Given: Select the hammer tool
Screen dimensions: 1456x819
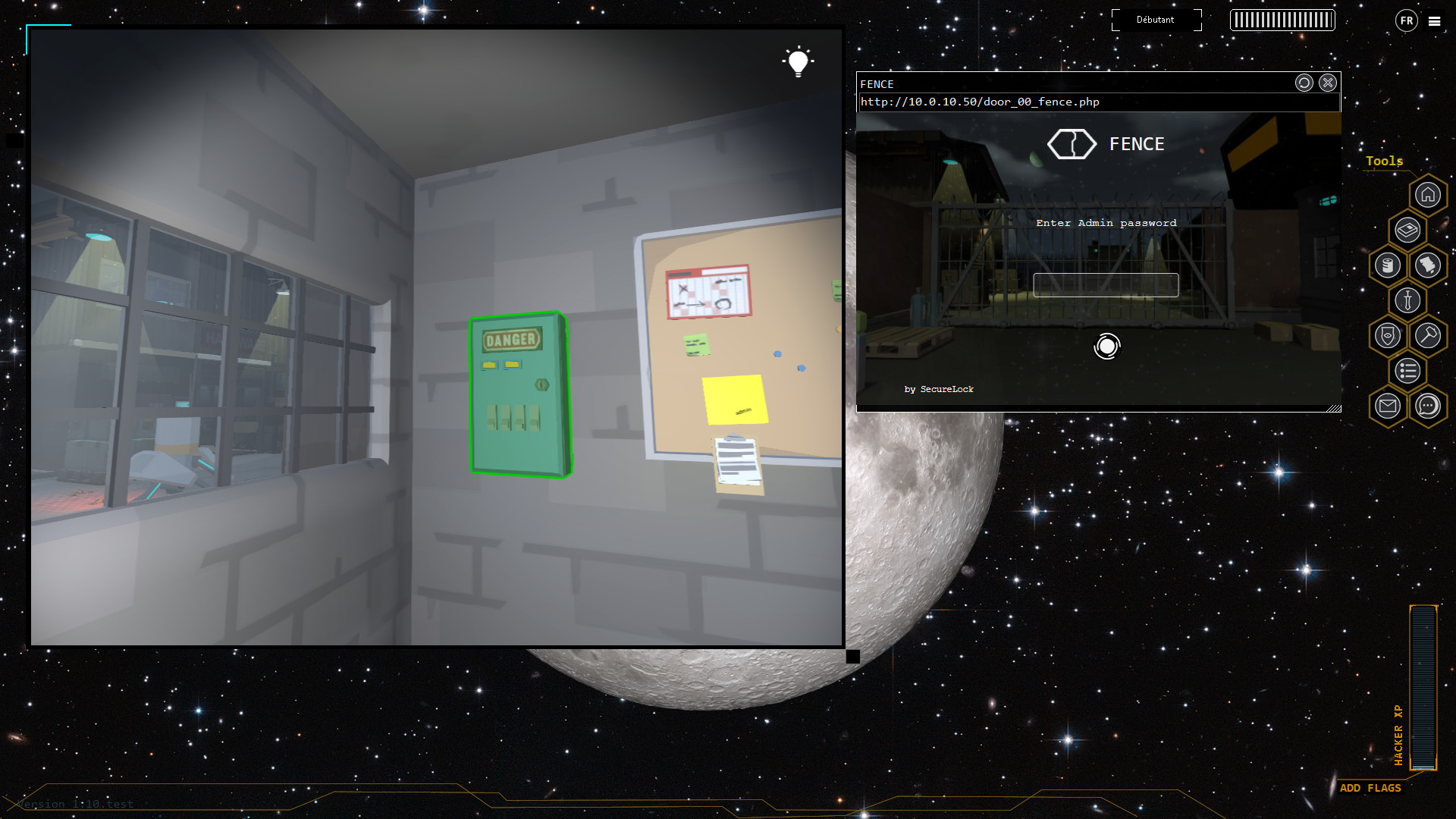Looking at the screenshot, I should point(1429,335).
